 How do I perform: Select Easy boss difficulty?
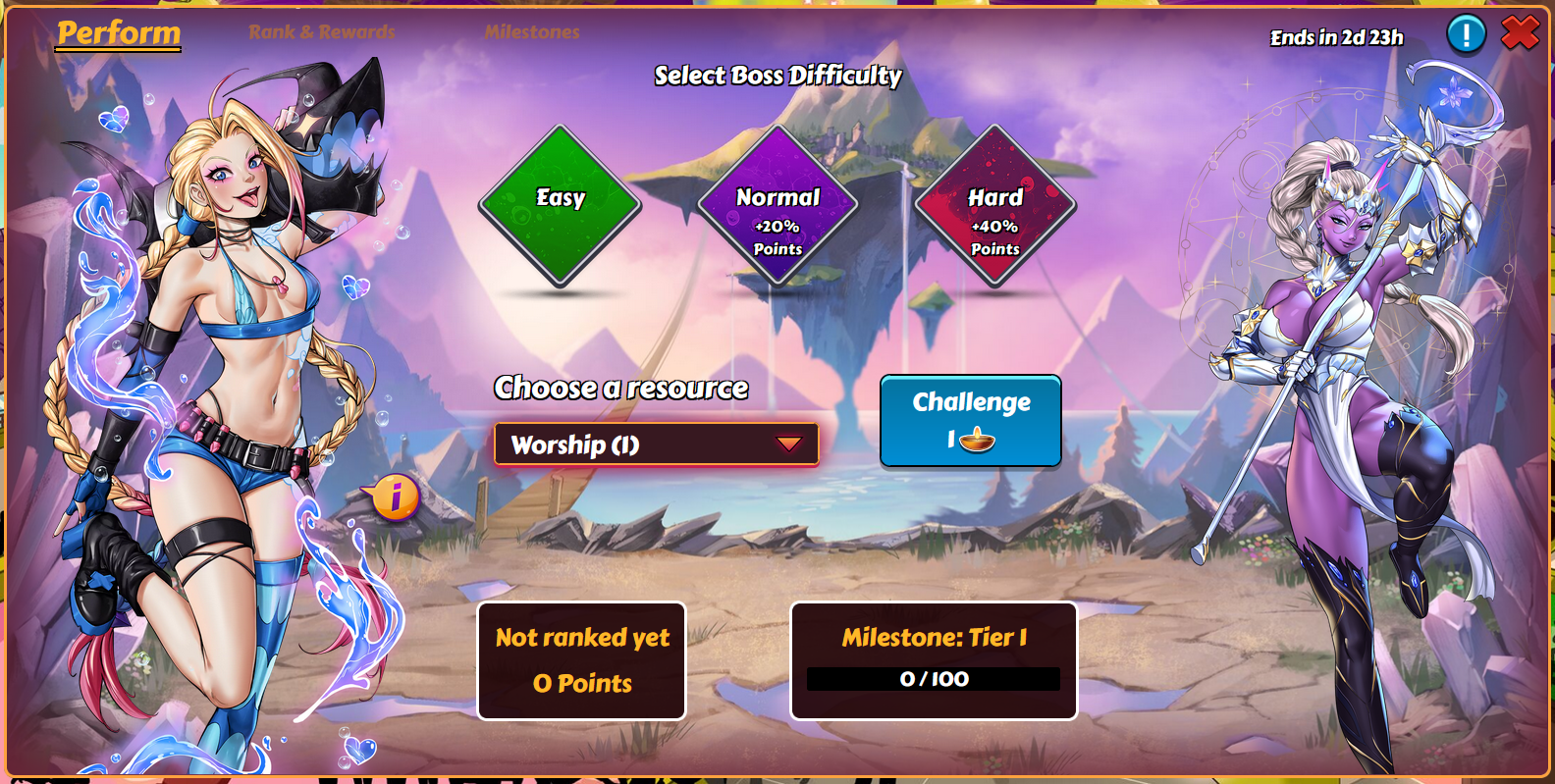560,206
